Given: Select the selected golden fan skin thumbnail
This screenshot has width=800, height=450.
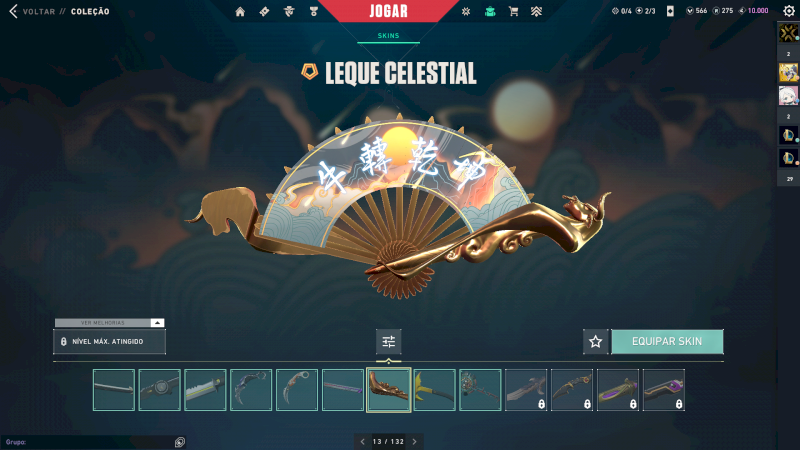Looking at the screenshot, I should click(389, 390).
